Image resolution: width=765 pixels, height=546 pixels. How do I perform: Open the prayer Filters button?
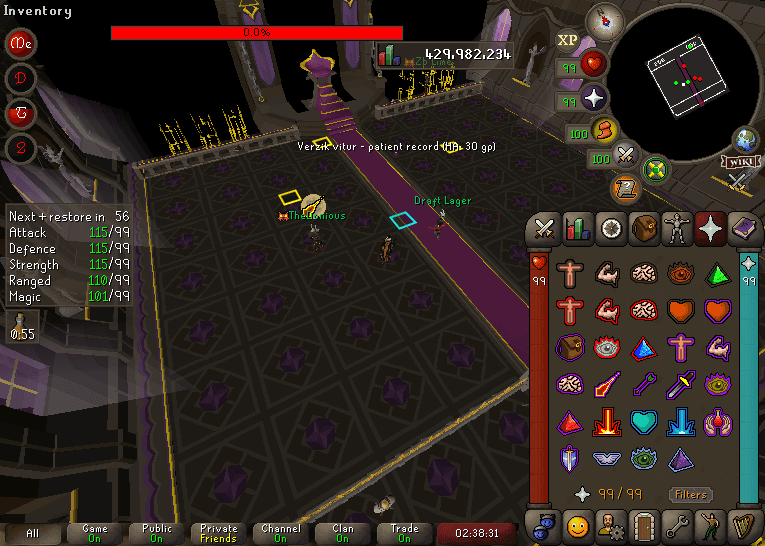click(x=690, y=494)
